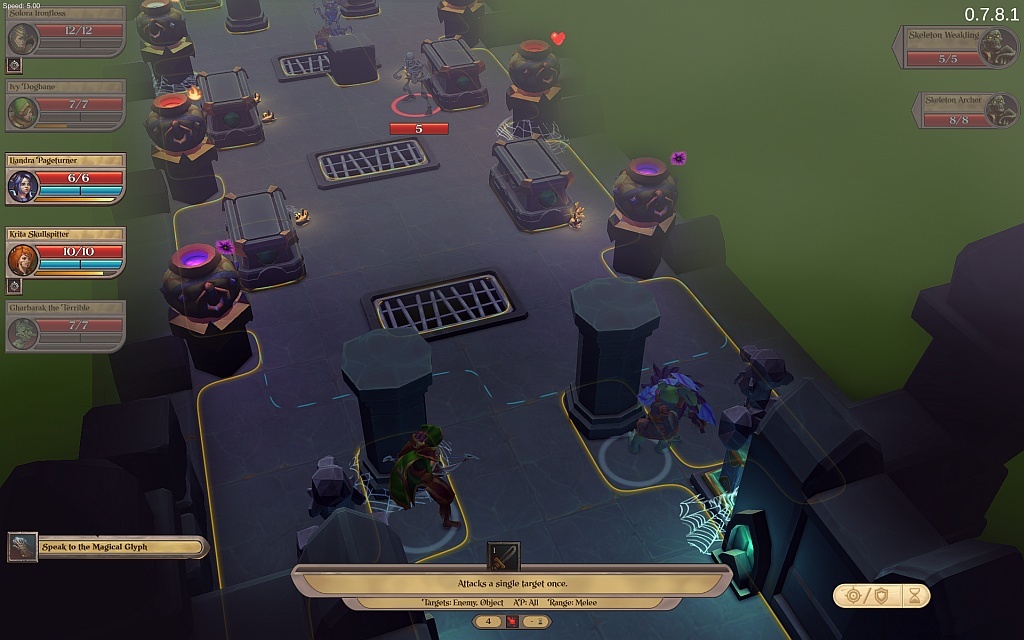The image size is (1024, 640).
Task: Target the Skeleton Weakling enemy panel
Action: click(x=957, y=47)
